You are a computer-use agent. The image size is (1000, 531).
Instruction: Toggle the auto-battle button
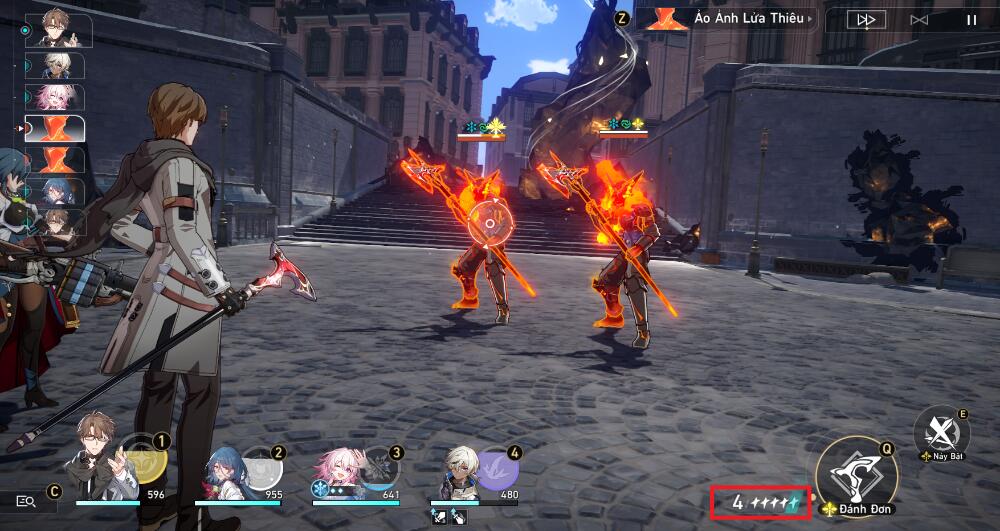coord(919,19)
